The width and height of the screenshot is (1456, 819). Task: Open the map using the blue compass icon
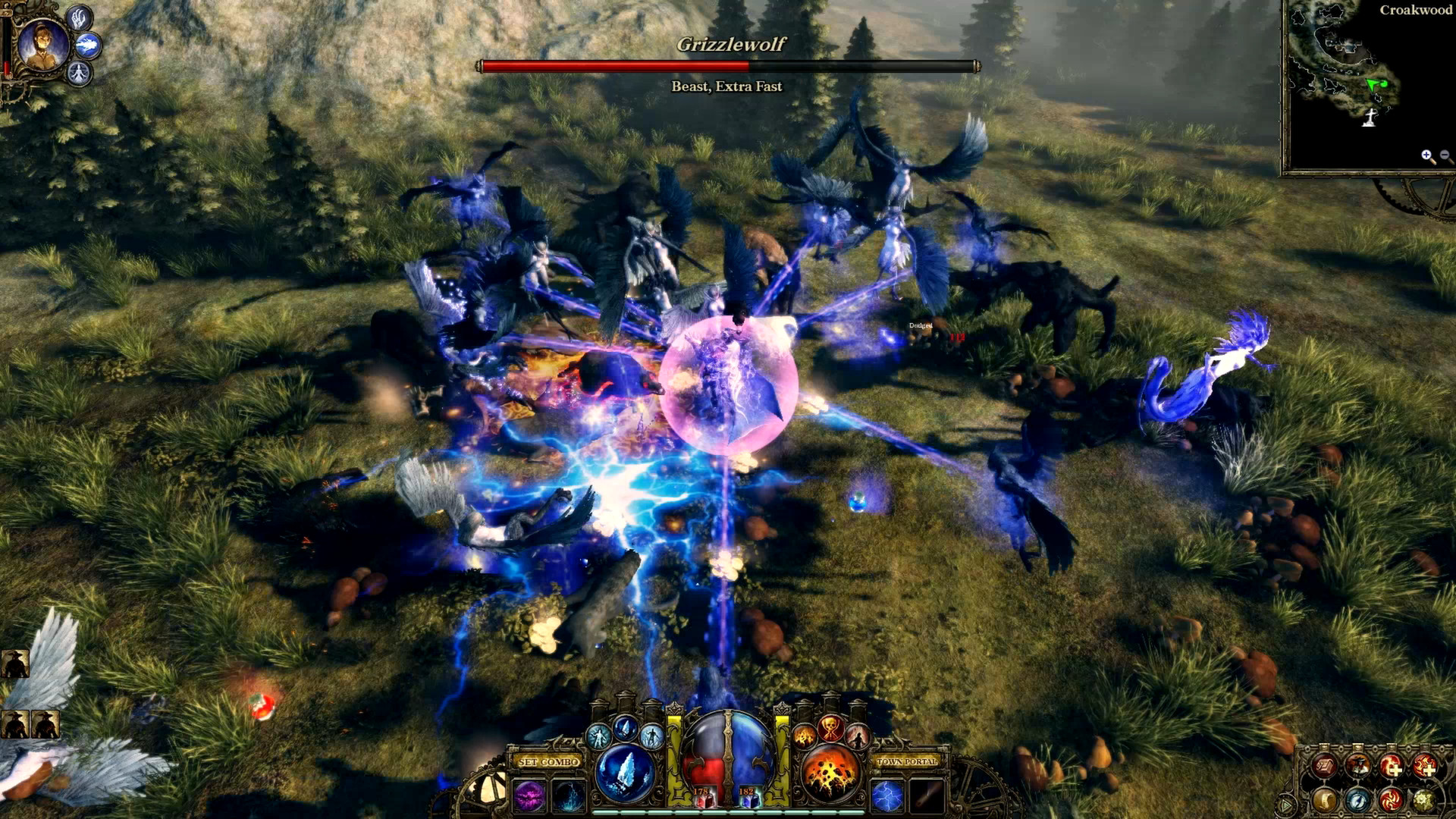point(1358,802)
